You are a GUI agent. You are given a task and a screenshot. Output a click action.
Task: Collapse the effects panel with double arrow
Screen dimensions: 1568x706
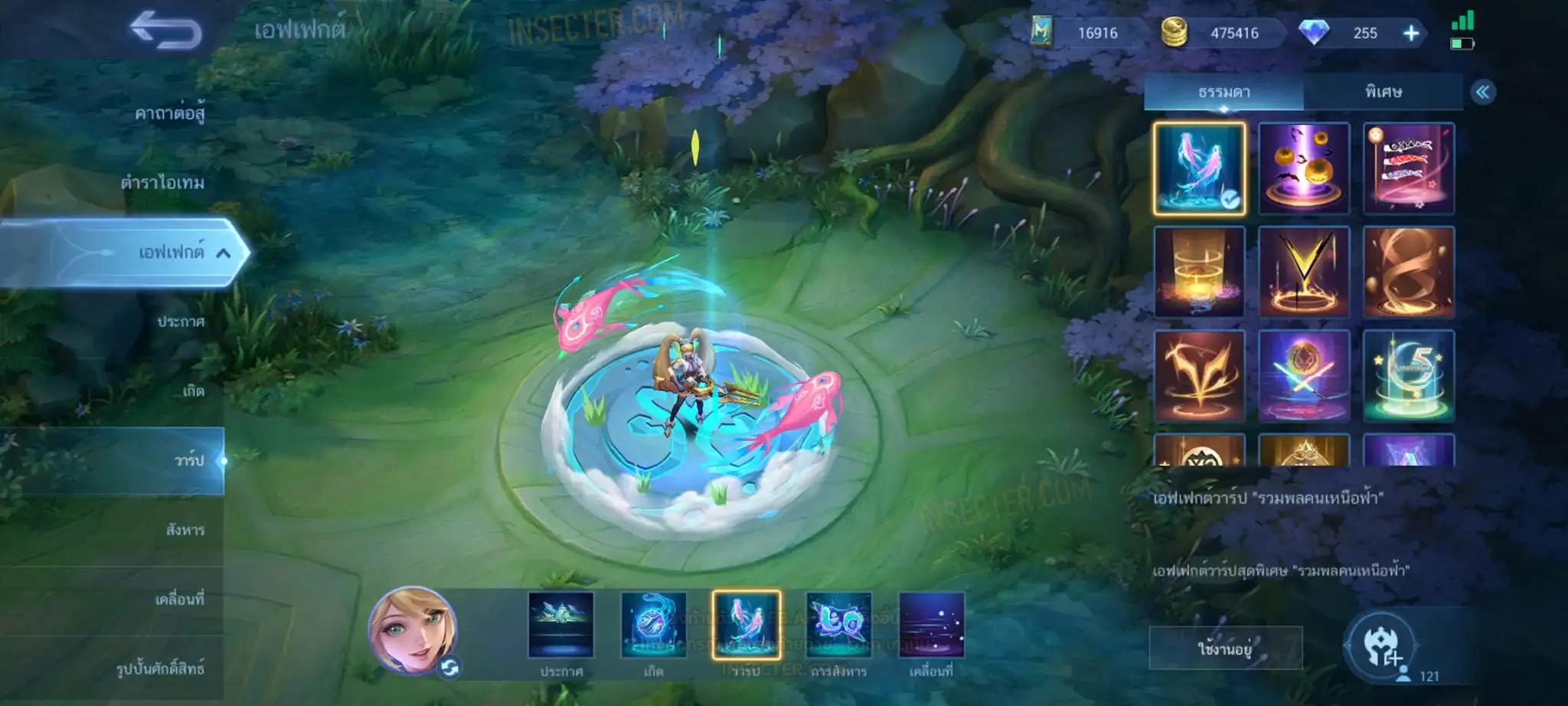point(1482,93)
